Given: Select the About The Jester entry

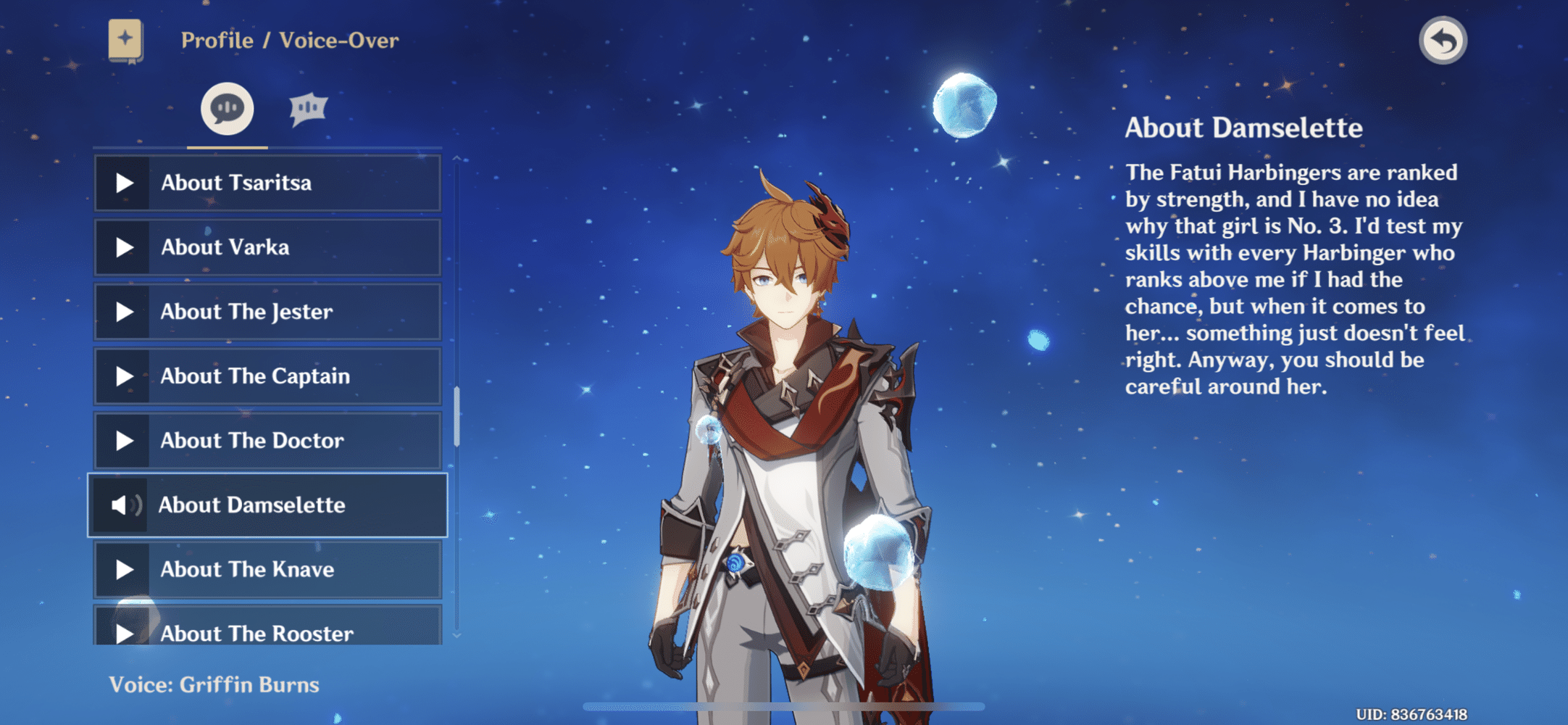Looking at the screenshot, I should point(267,312).
